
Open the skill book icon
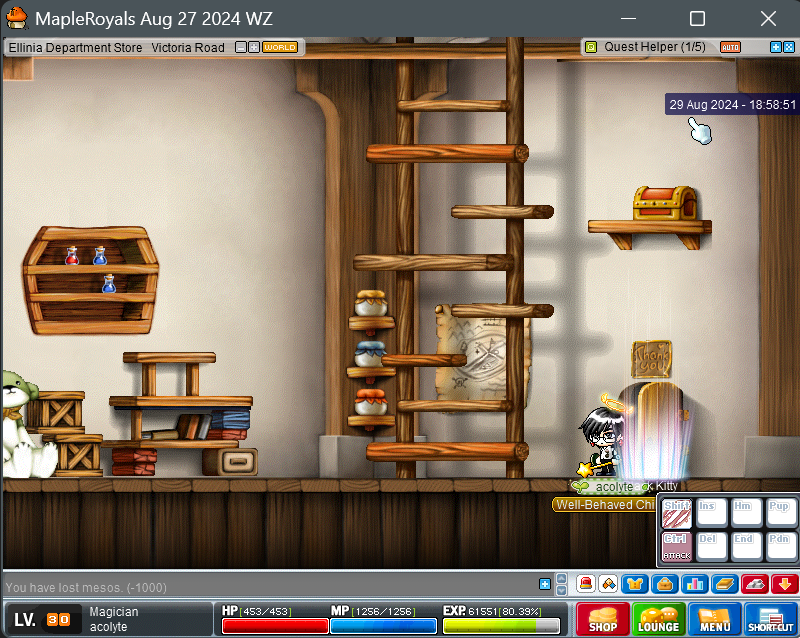pyautogui.click(x=725, y=584)
